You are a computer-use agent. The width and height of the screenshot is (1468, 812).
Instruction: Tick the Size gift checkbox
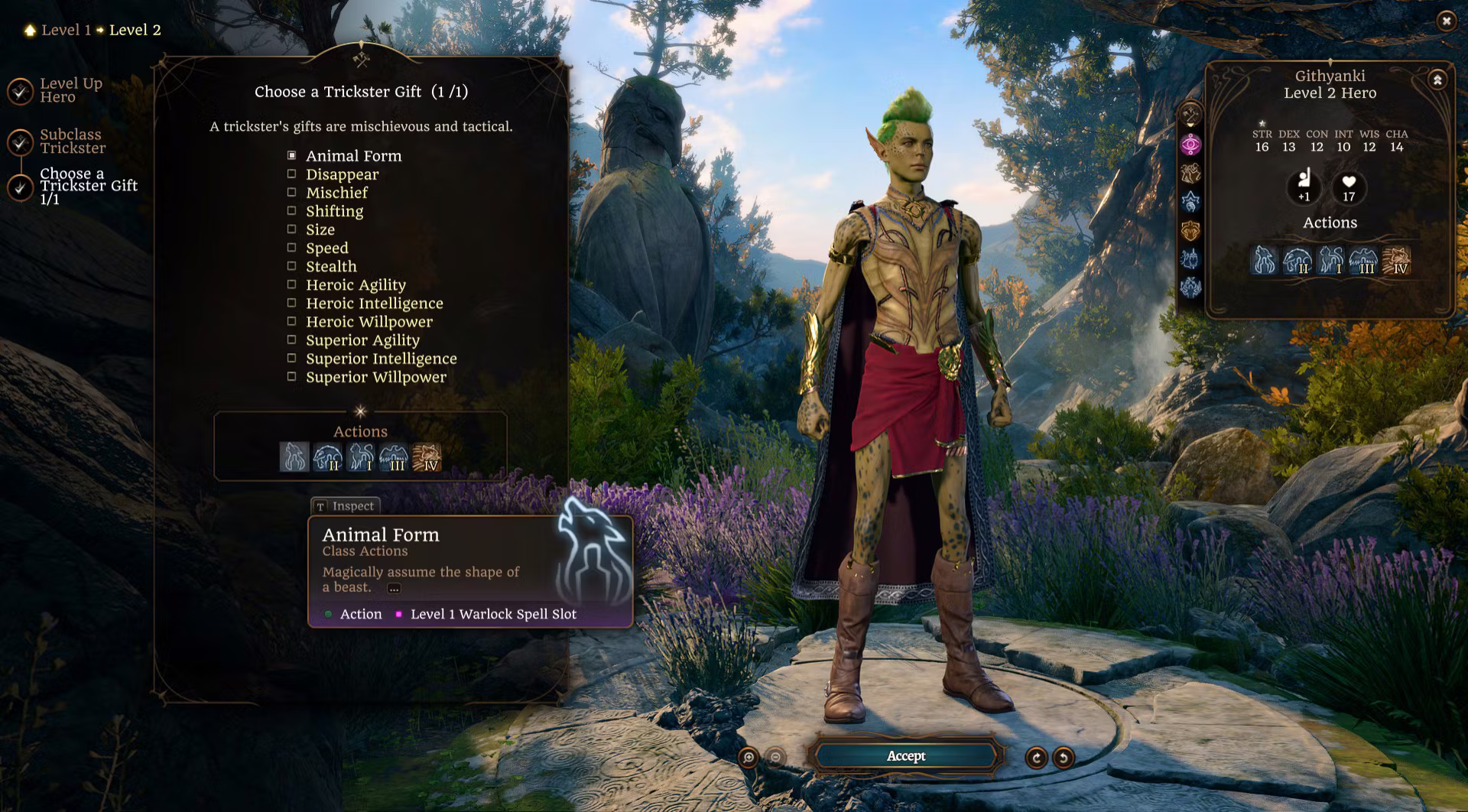pos(291,229)
